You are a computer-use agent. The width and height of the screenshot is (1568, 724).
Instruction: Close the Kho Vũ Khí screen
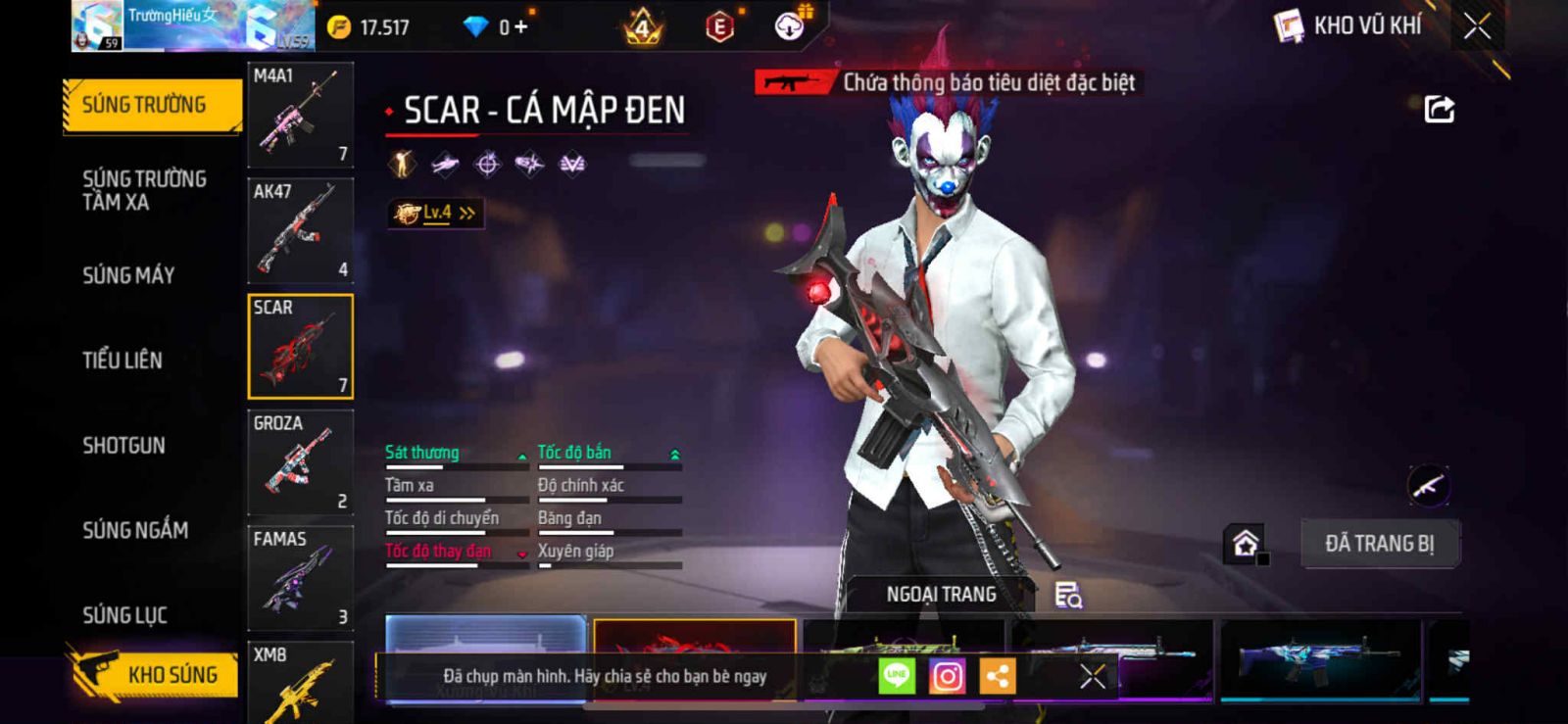(x=1477, y=26)
